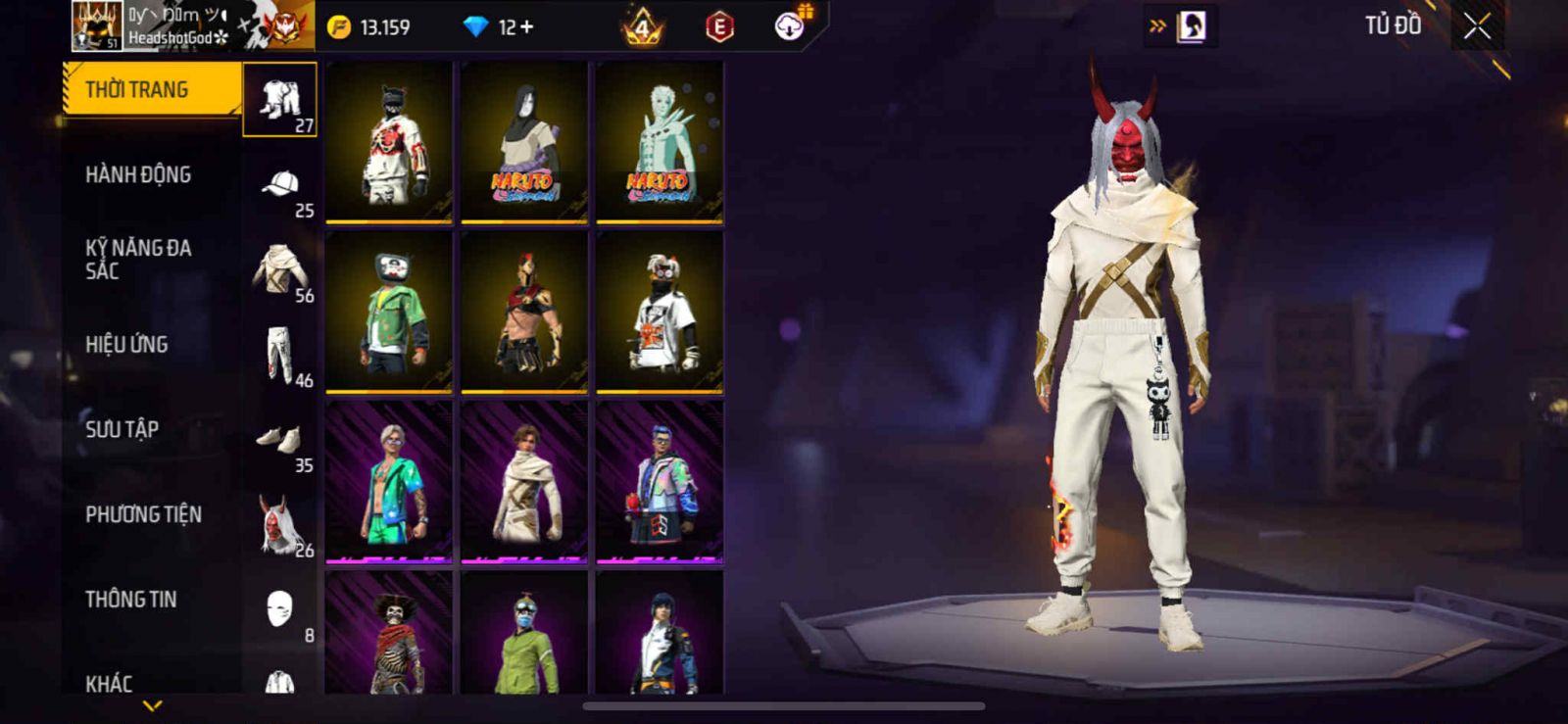1568x724 pixels.
Task: Choose the white cap headwear subcategory
Action: click(280, 186)
